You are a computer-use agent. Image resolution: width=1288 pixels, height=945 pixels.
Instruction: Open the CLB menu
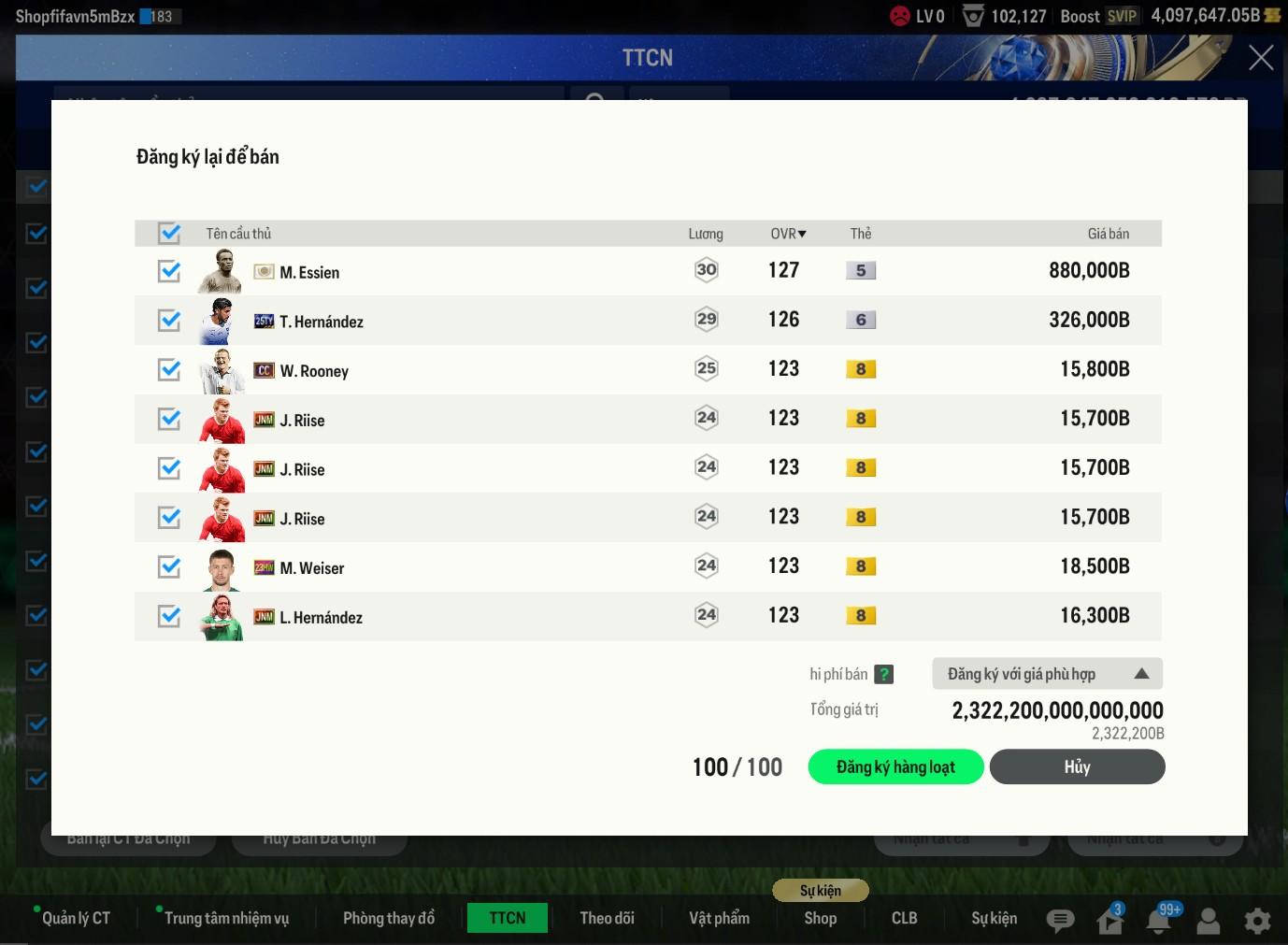904,918
